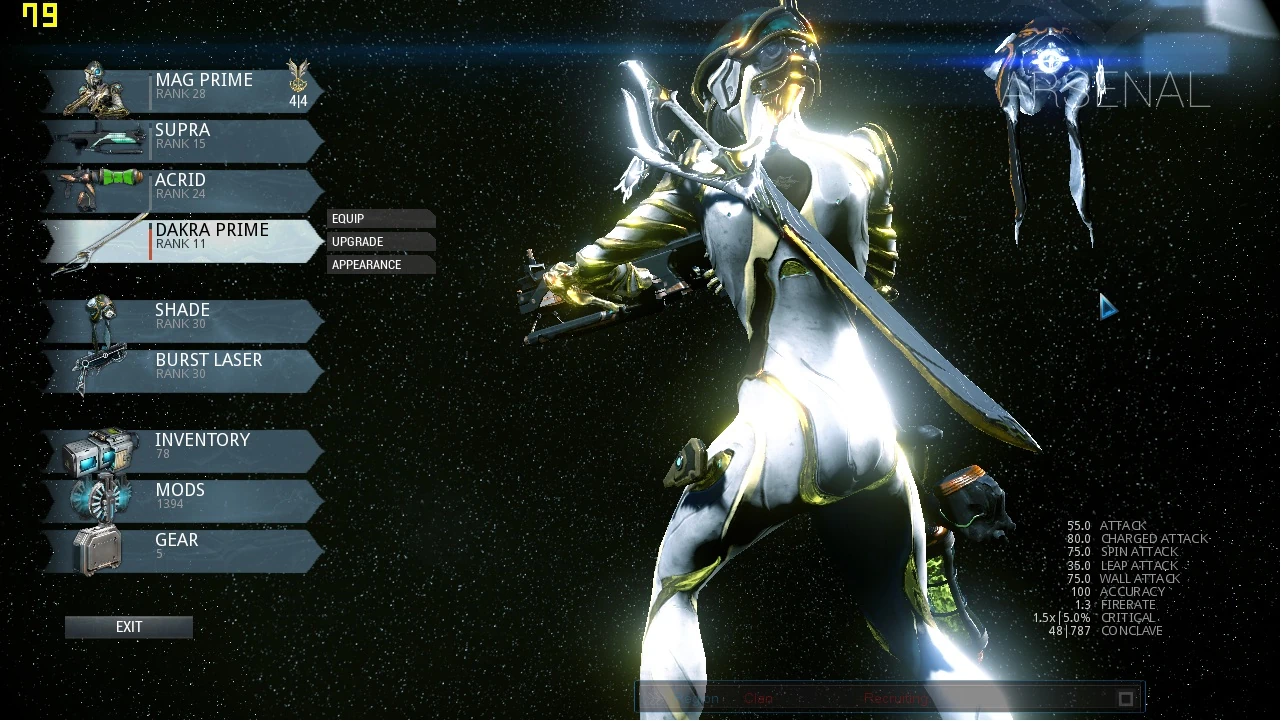Image resolution: width=1281 pixels, height=721 pixels.
Task: Open the Appearance customization option
Action: (380, 265)
